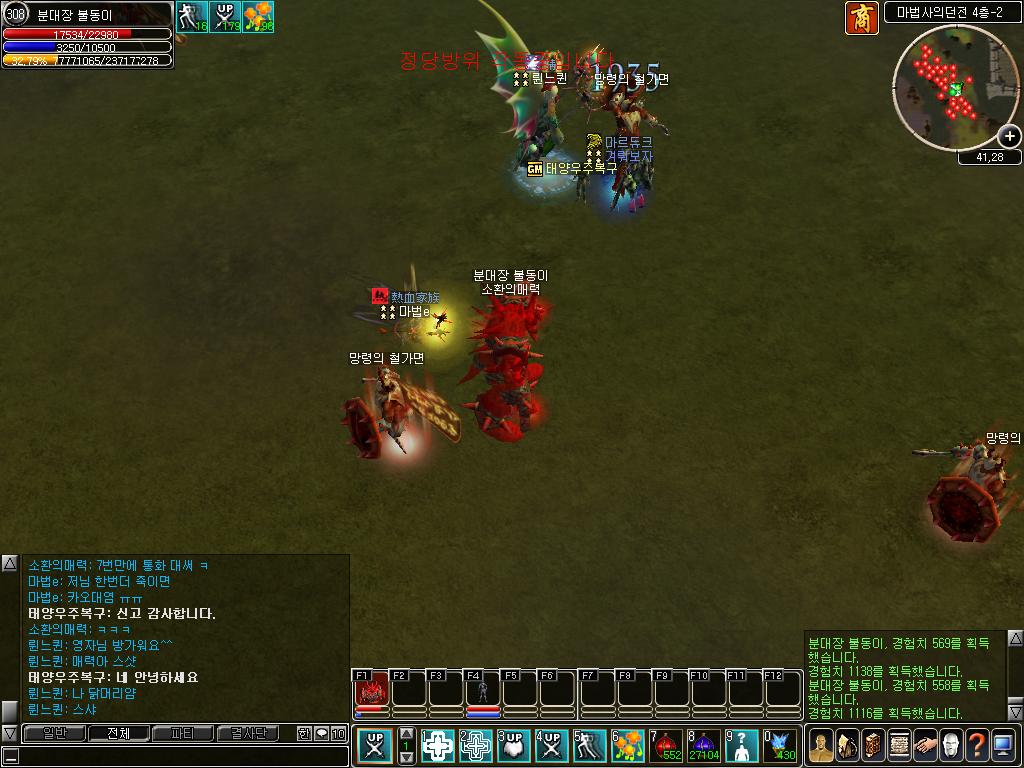This screenshot has width=1024, height=768.
Task: Click the hotbar page up arrow
Action: (x=406, y=735)
